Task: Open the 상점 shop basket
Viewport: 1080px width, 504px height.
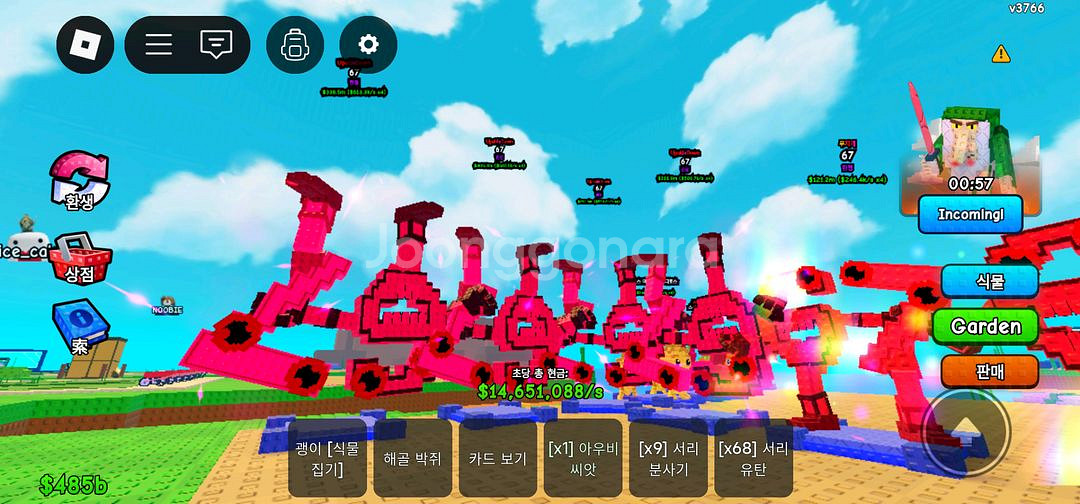Action: [x=79, y=258]
